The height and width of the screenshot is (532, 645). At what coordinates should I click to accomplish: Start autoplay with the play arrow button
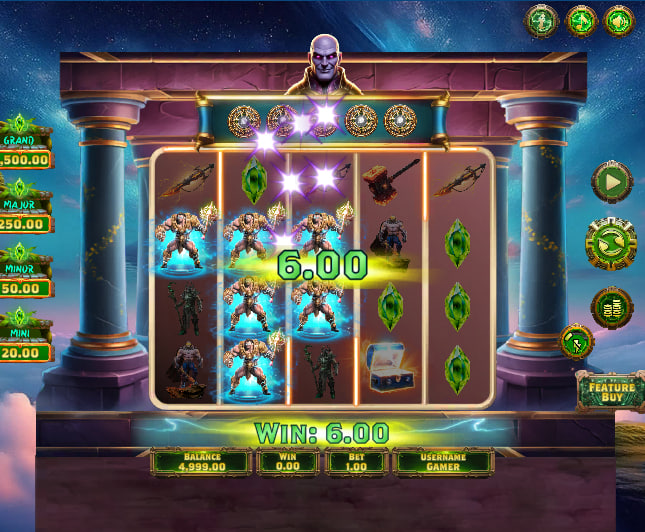[611, 182]
